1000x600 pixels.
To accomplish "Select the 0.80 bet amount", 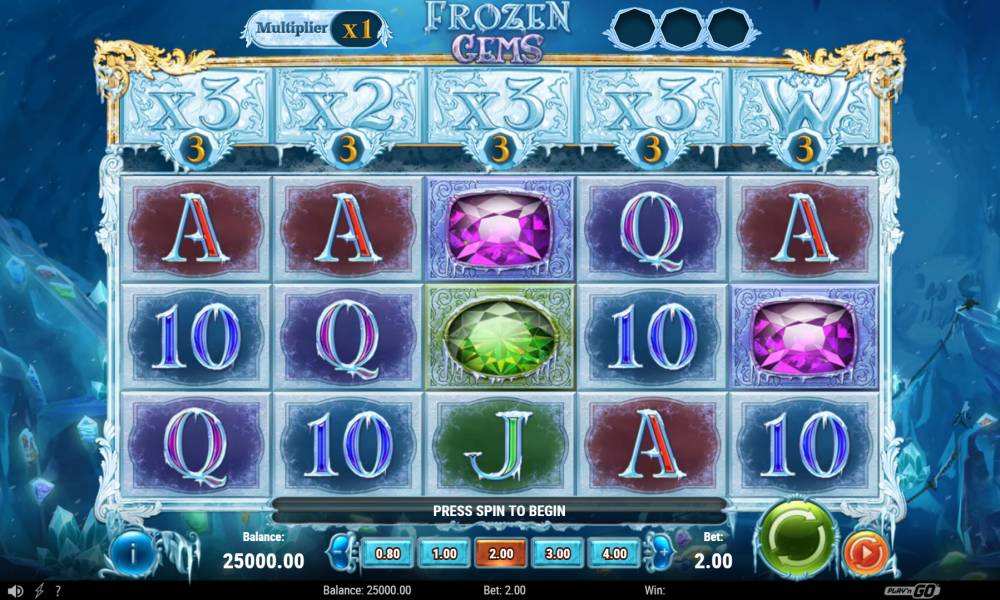I will tap(386, 553).
